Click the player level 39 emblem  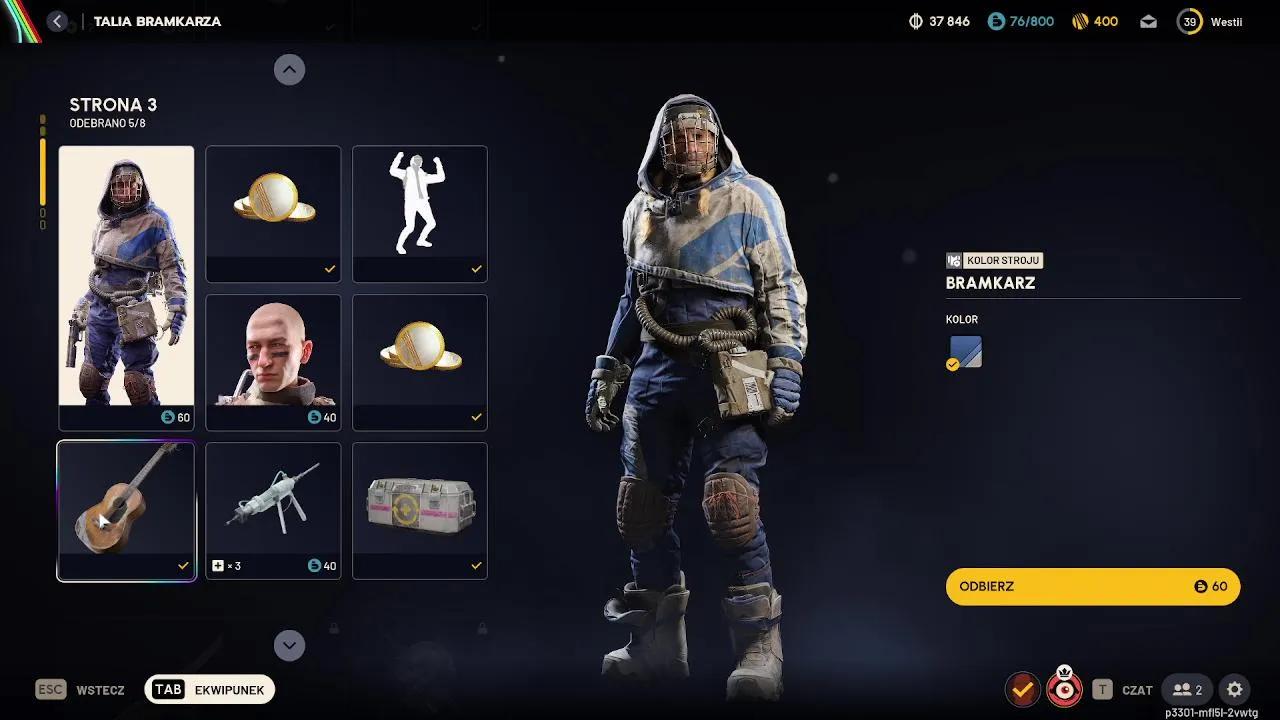[x=1189, y=20]
